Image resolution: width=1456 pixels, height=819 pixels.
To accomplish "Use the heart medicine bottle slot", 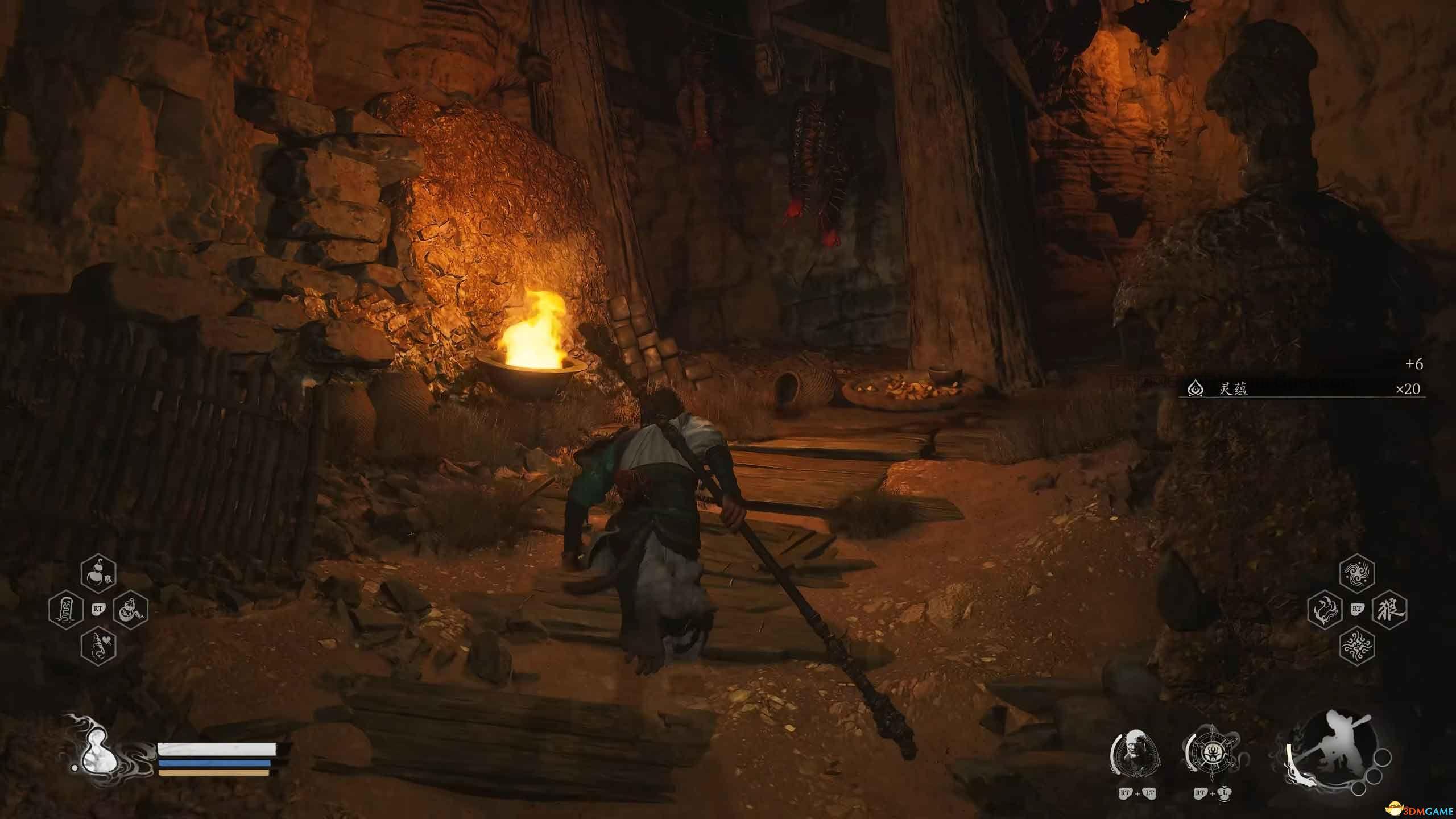I will click(x=99, y=646).
